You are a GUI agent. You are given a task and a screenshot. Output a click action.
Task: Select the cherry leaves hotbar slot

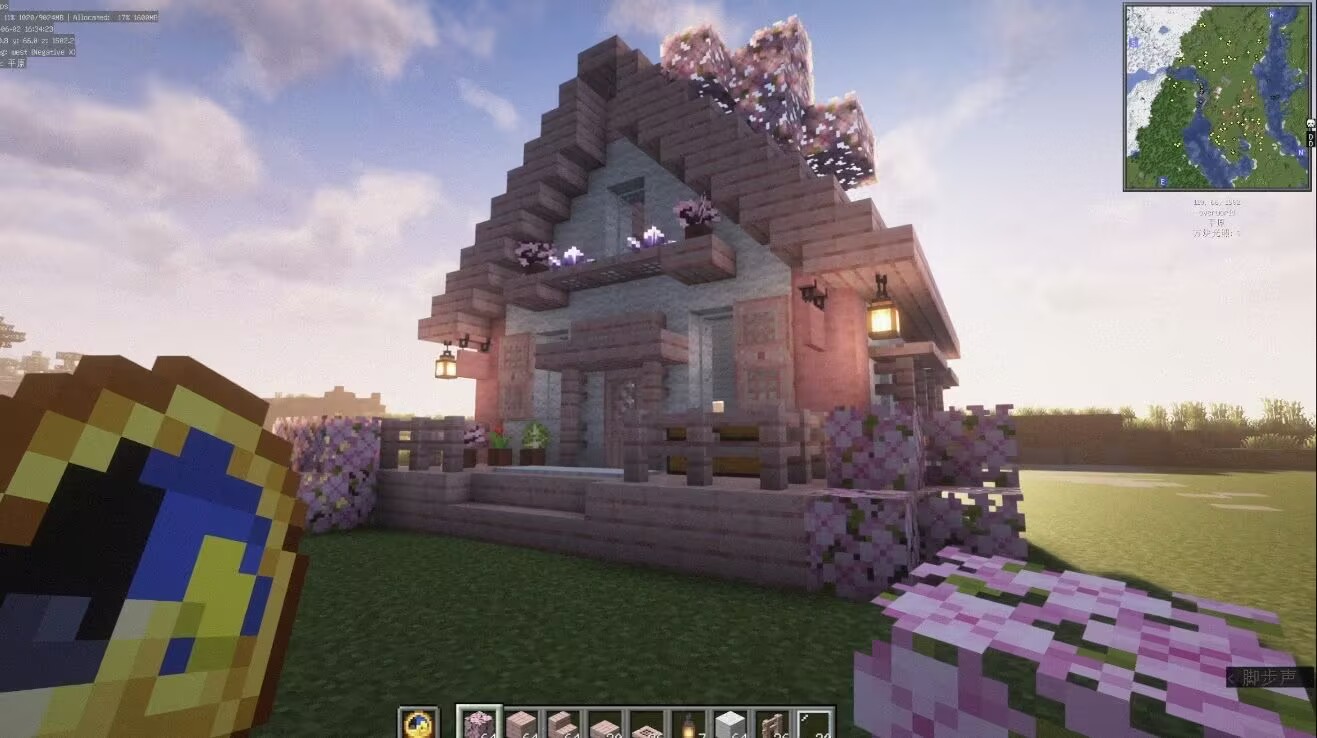(x=477, y=723)
